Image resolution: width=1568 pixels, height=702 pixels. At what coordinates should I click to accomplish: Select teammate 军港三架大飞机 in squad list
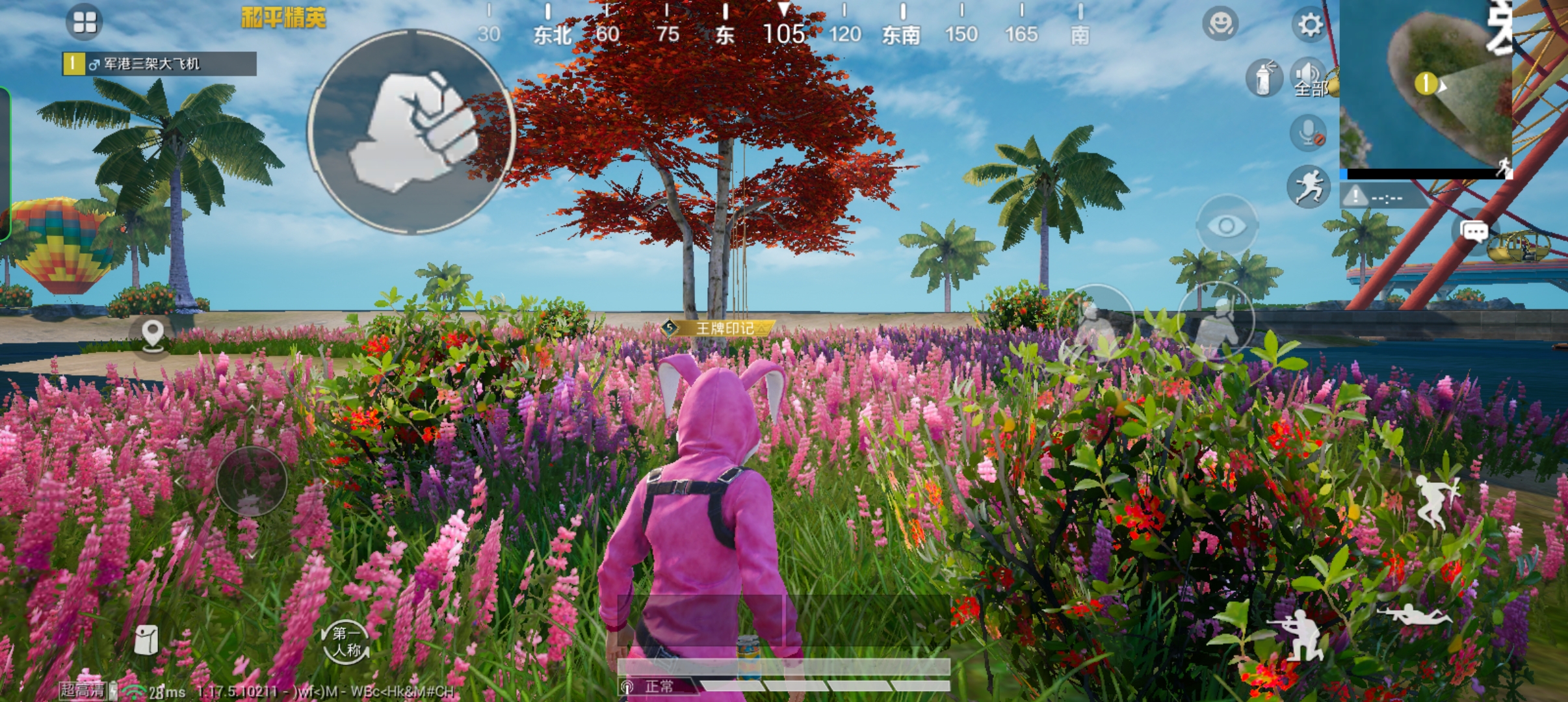[159, 64]
